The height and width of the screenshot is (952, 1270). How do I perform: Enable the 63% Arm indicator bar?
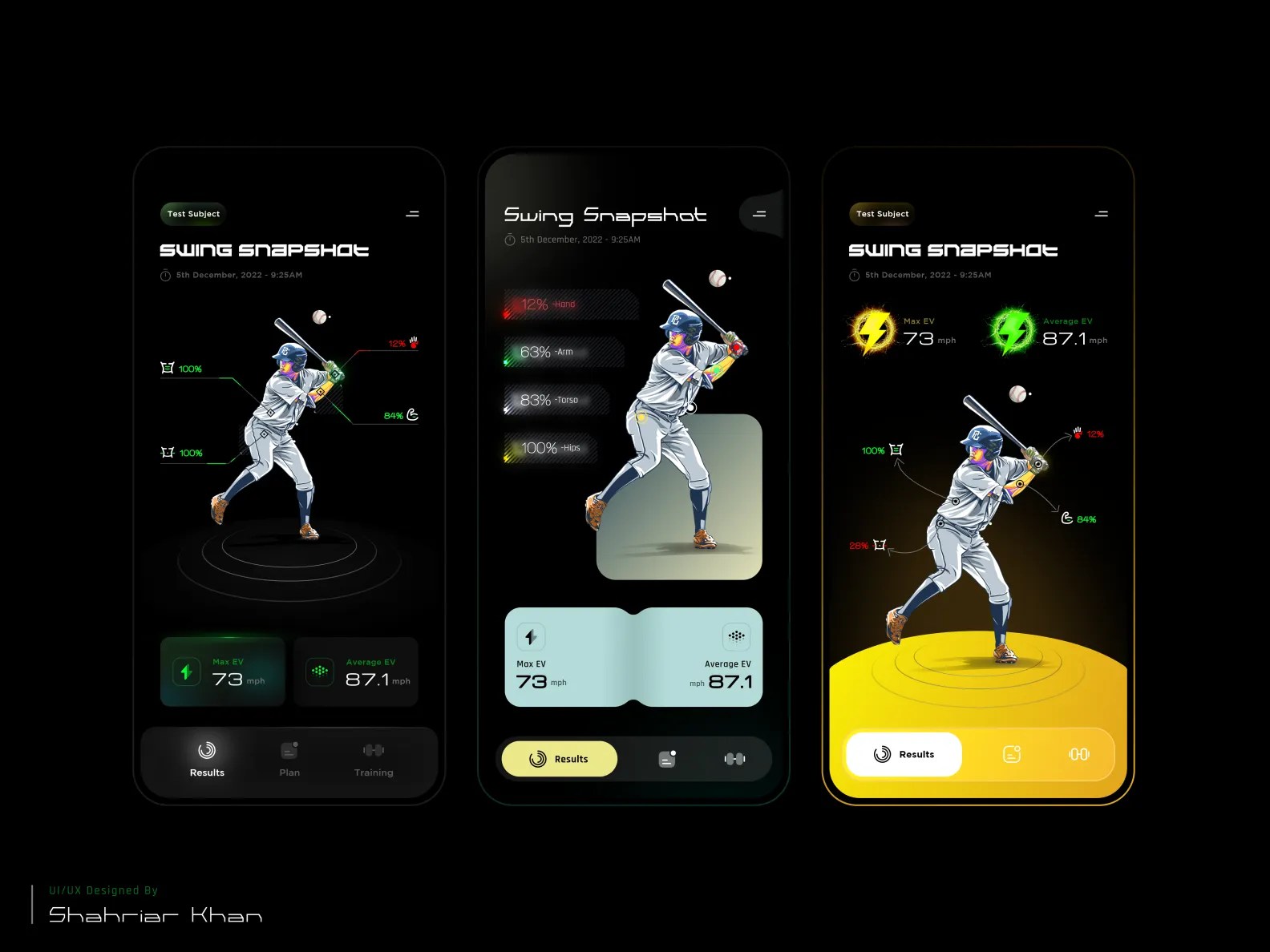pos(561,352)
